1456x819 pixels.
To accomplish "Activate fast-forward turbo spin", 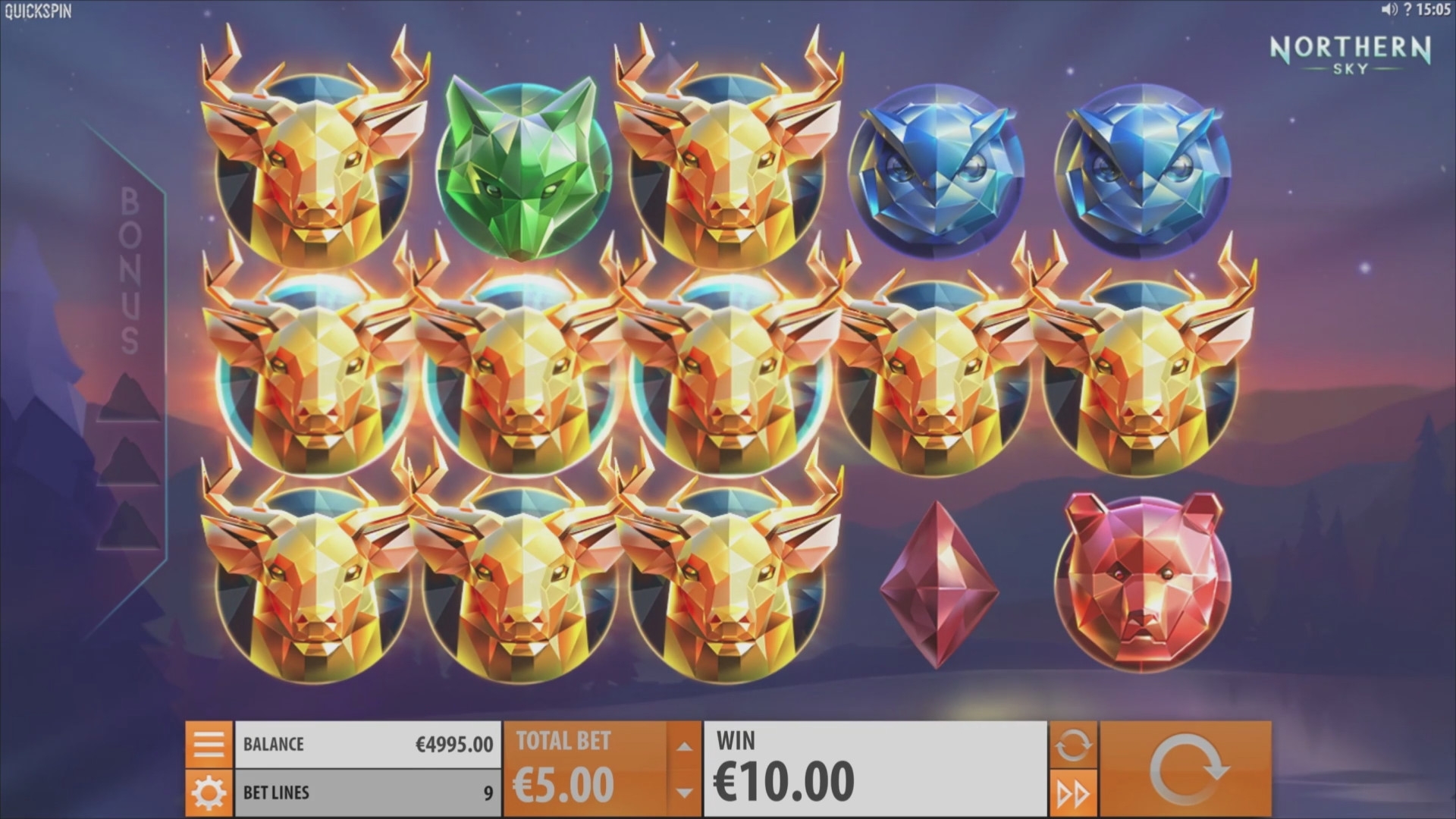I will (x=1072, y=794).
